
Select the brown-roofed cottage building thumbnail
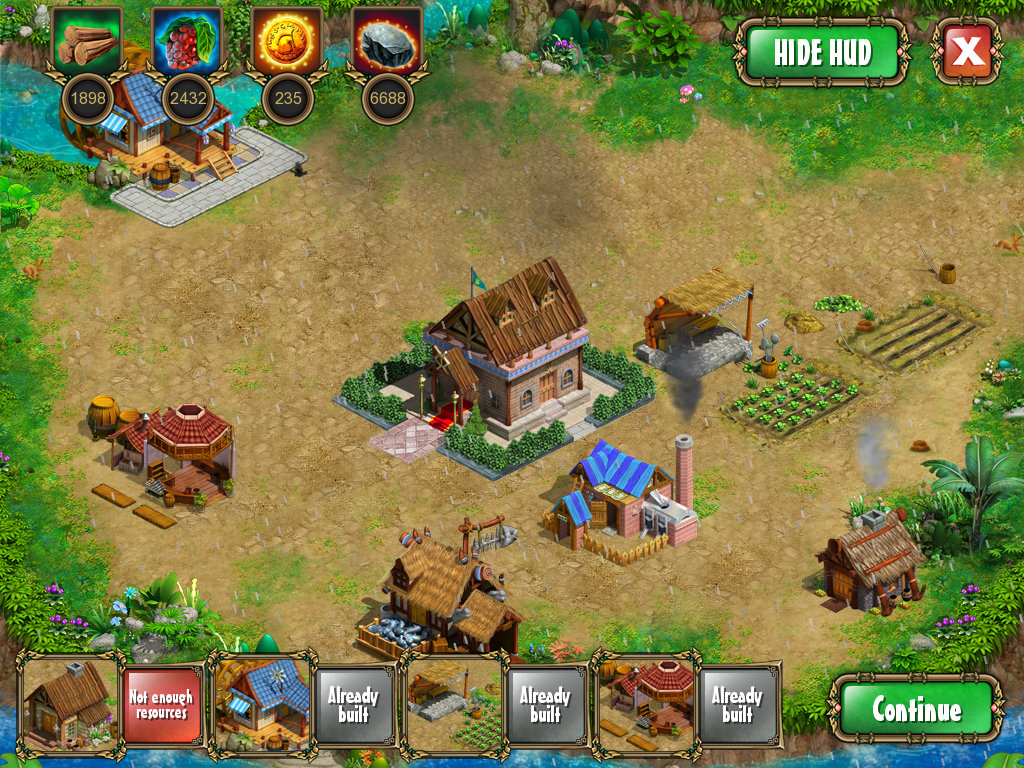click(x=68, y=704)
